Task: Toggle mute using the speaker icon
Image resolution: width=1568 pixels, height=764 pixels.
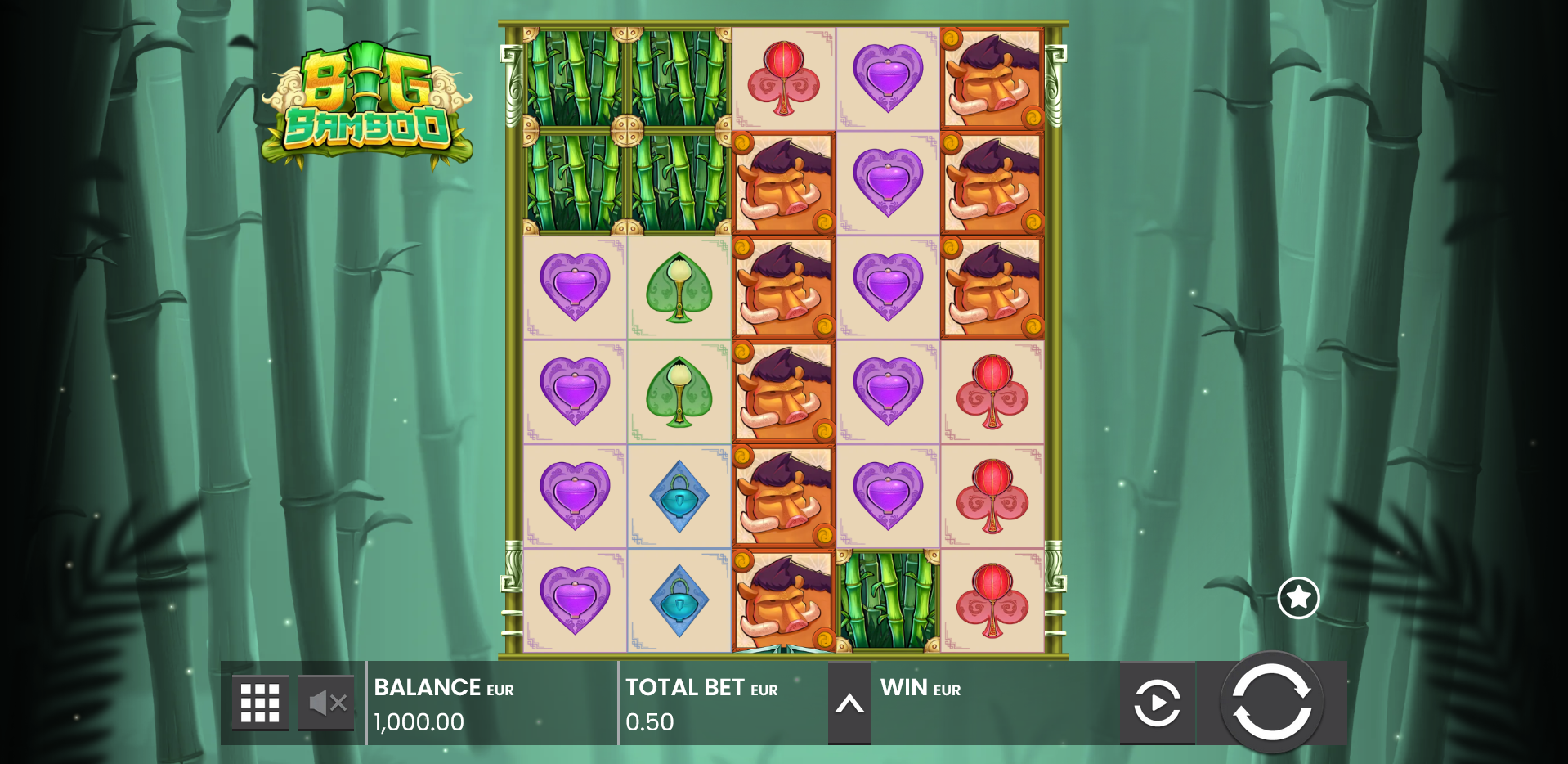Action: pos(325,703)
